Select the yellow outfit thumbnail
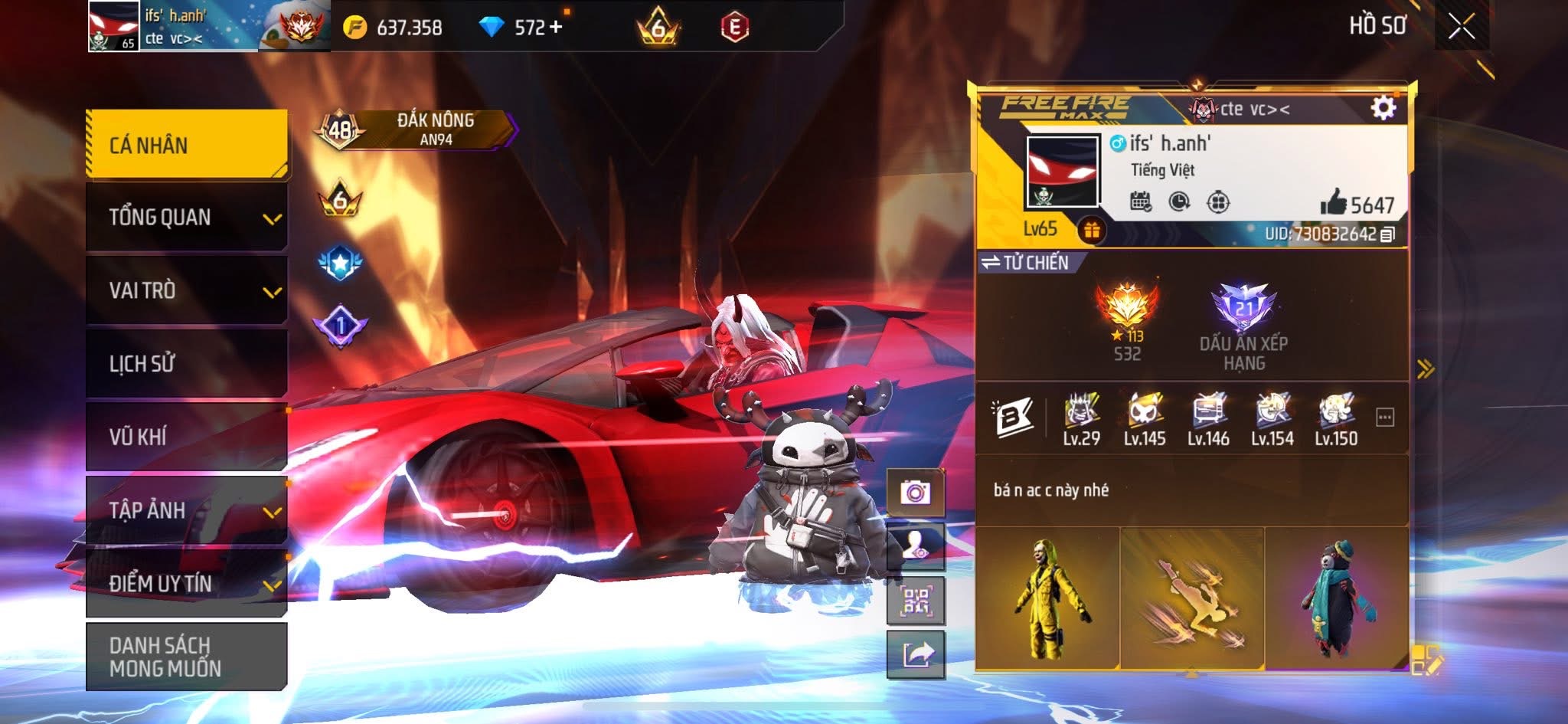Screen dimensions: 1568x724 1047,598
